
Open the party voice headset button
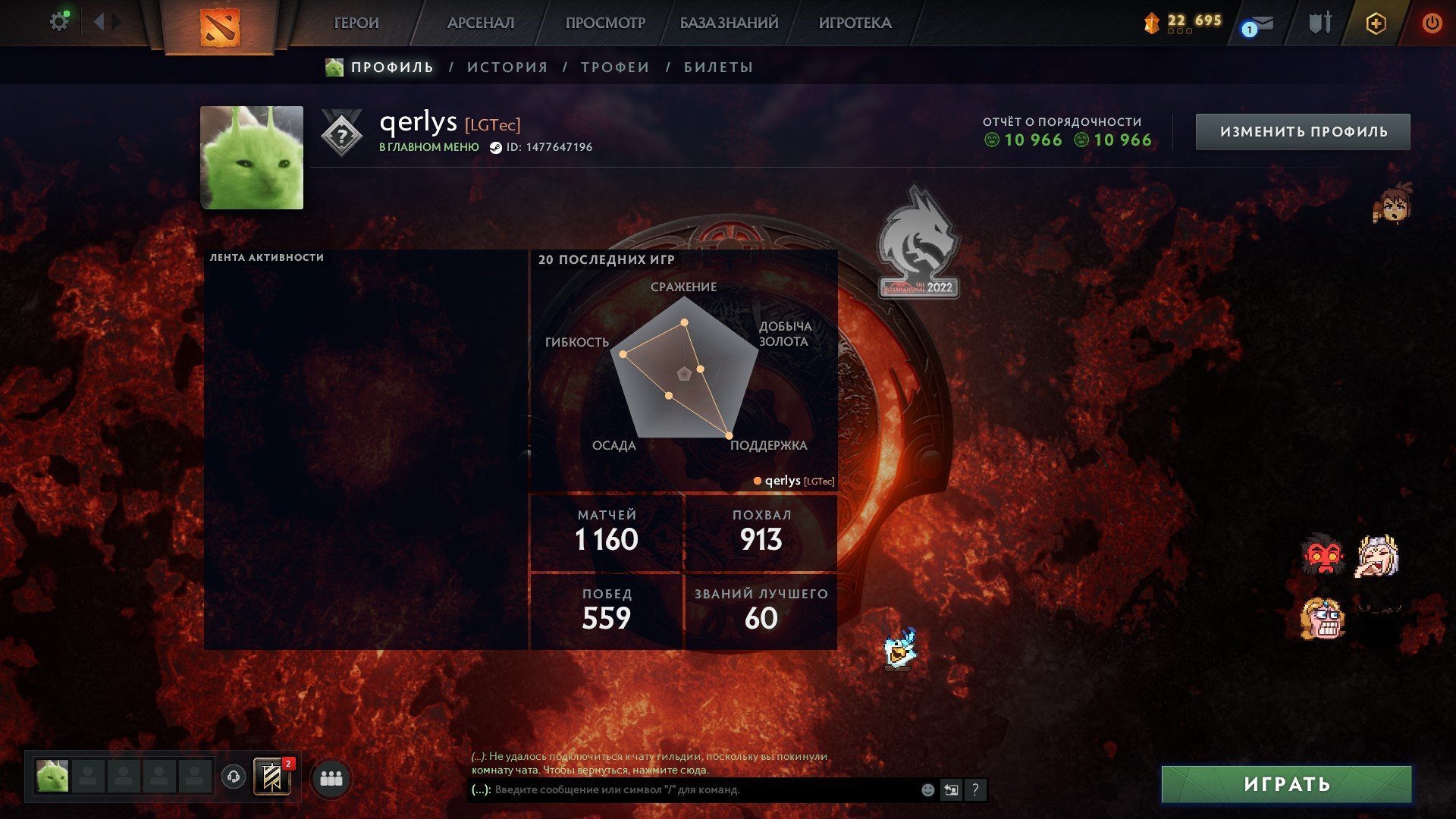click(234, 777)
